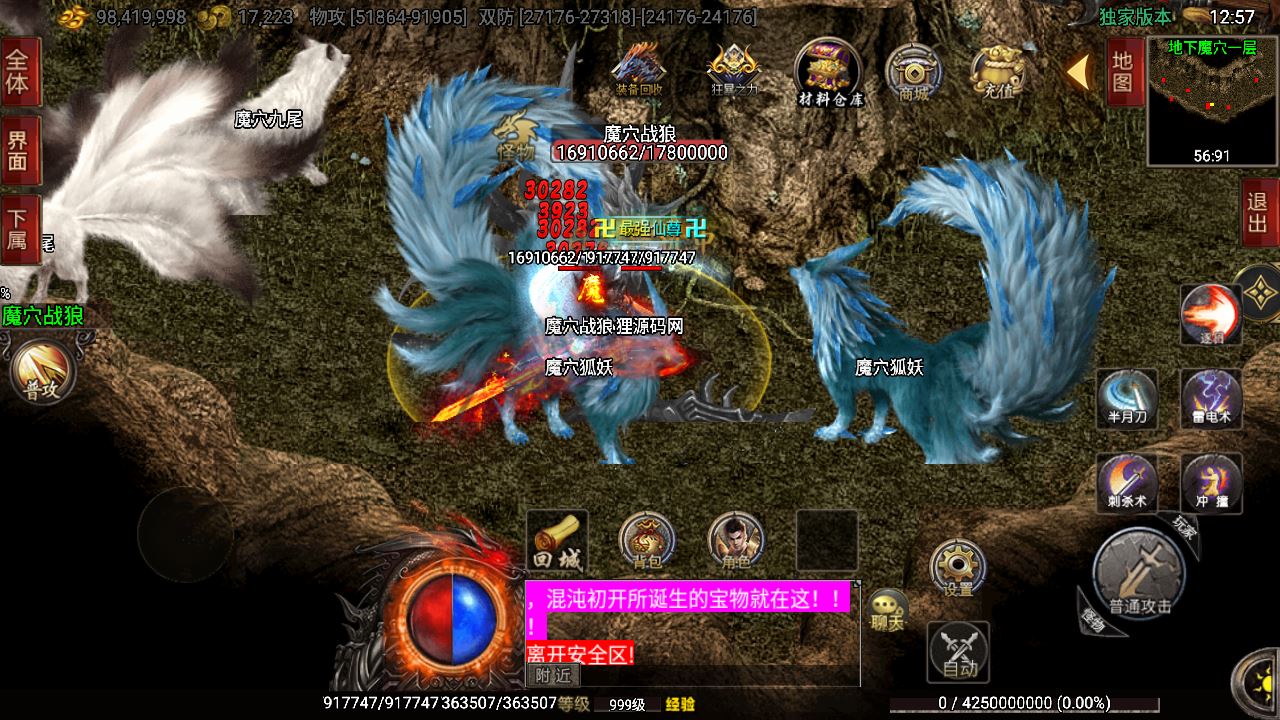
Task: Open the 狂暴之力 rage power icon
Action: tap(733, 68)
